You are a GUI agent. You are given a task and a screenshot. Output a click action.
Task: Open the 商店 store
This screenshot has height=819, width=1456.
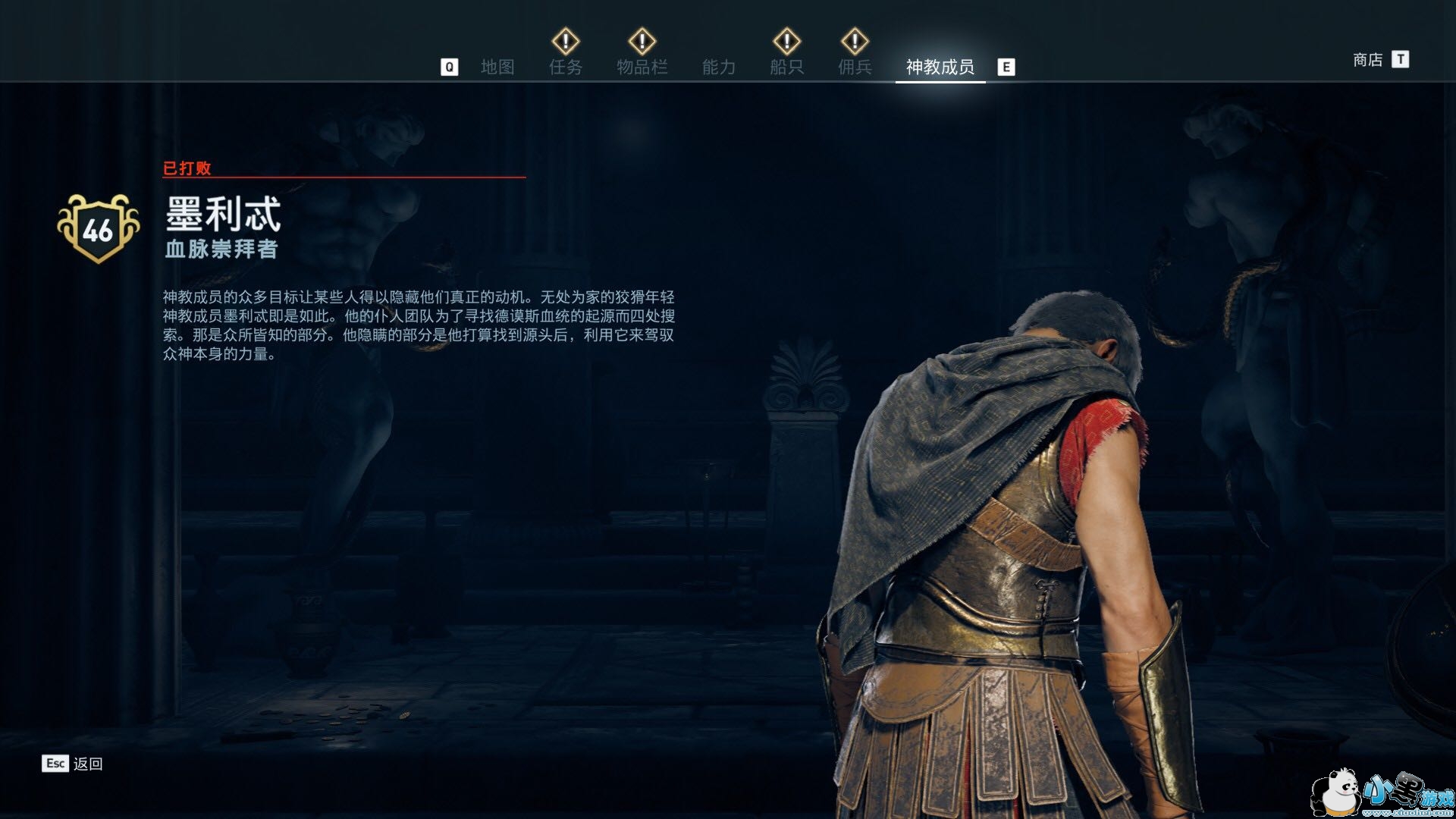(1368, 59)
